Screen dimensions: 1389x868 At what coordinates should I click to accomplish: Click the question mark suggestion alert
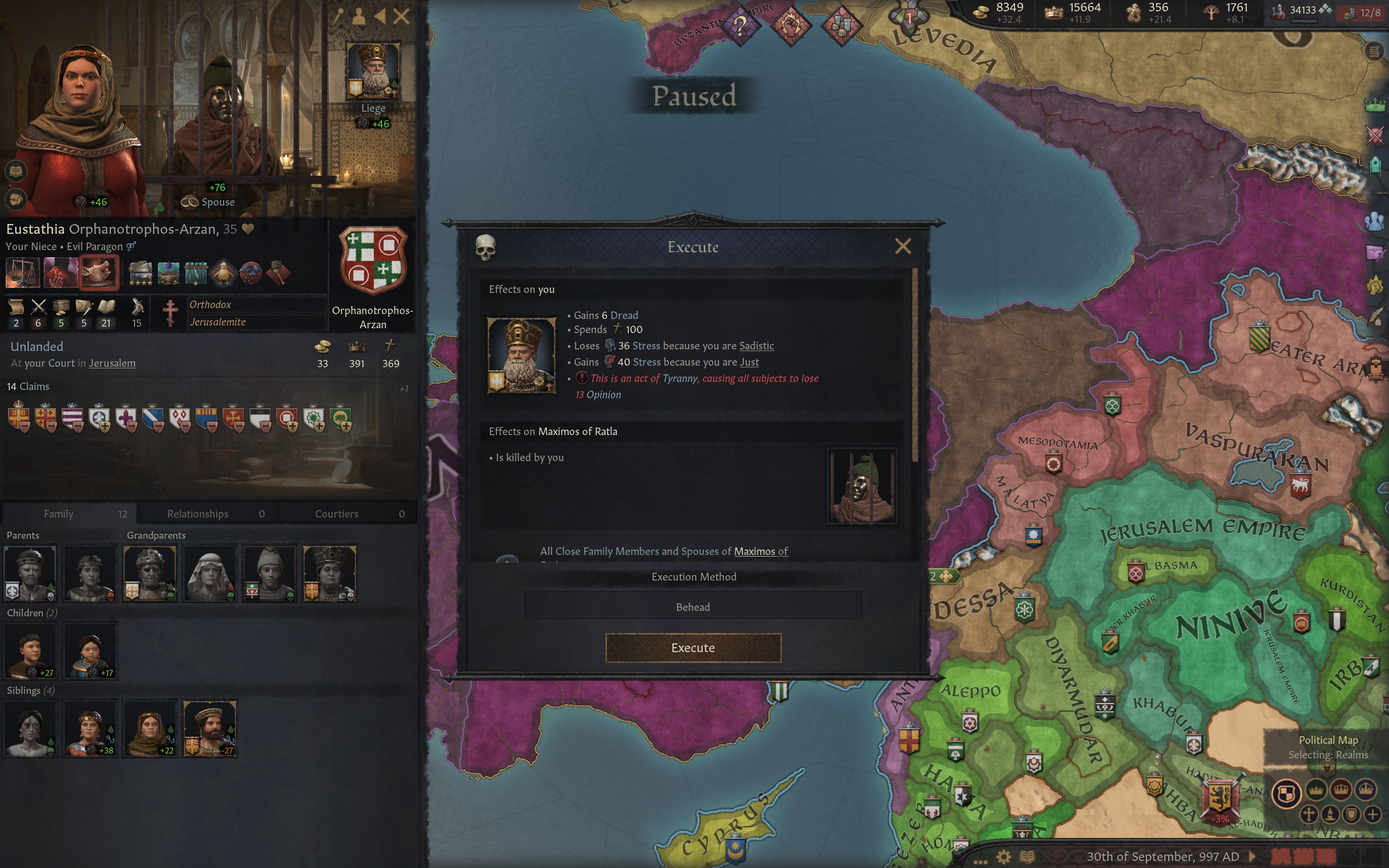[x=741, y=26]
